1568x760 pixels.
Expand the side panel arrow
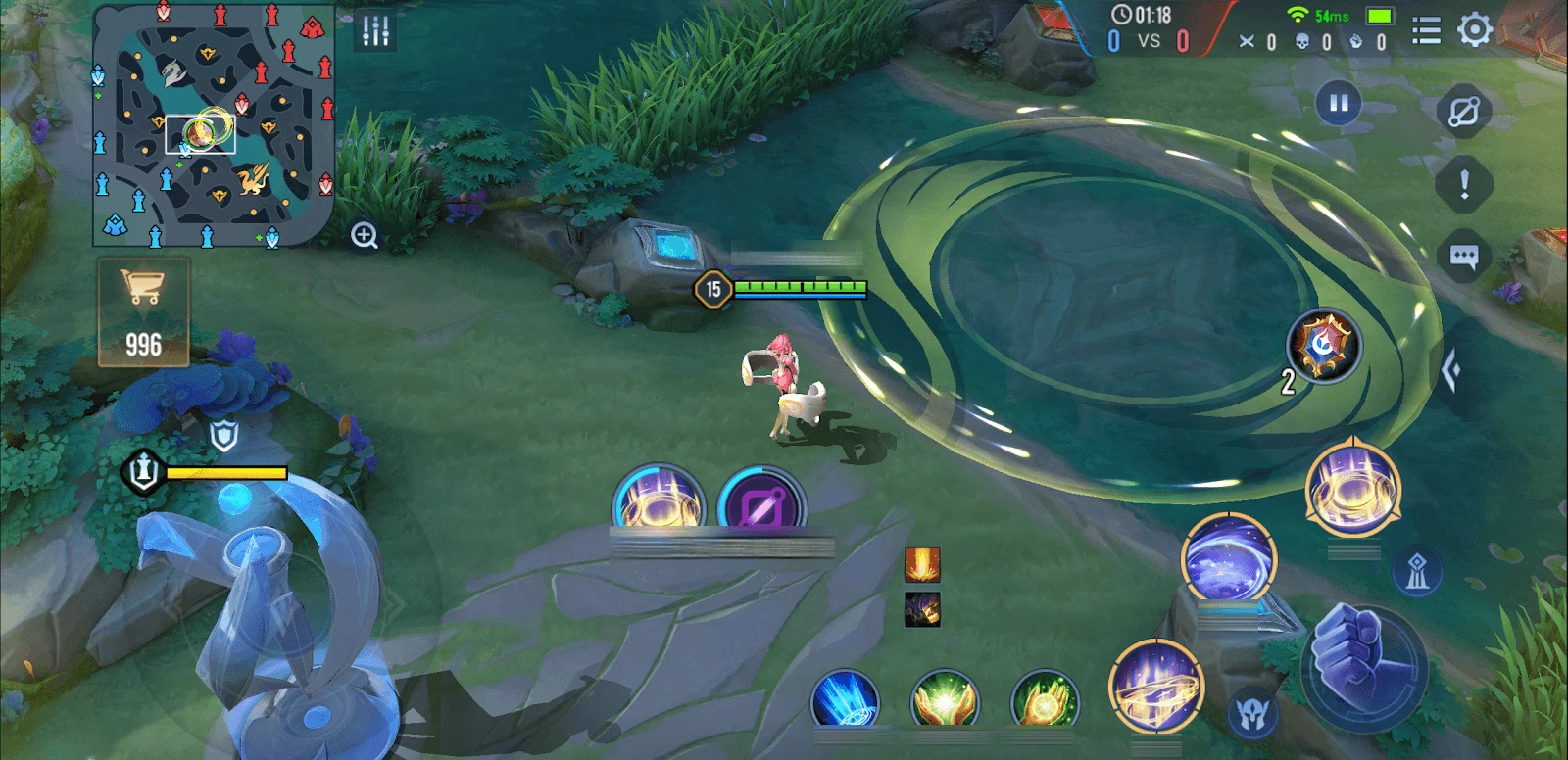1453,371
